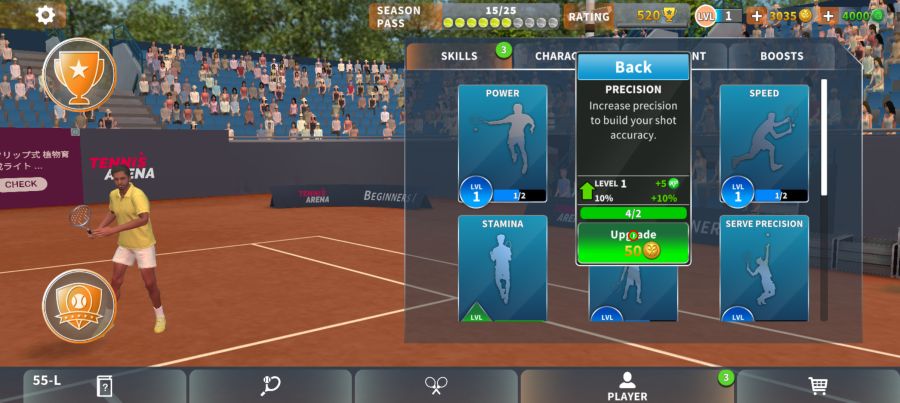
Task: Open the trophy star badge
Action: pos(79,72)
